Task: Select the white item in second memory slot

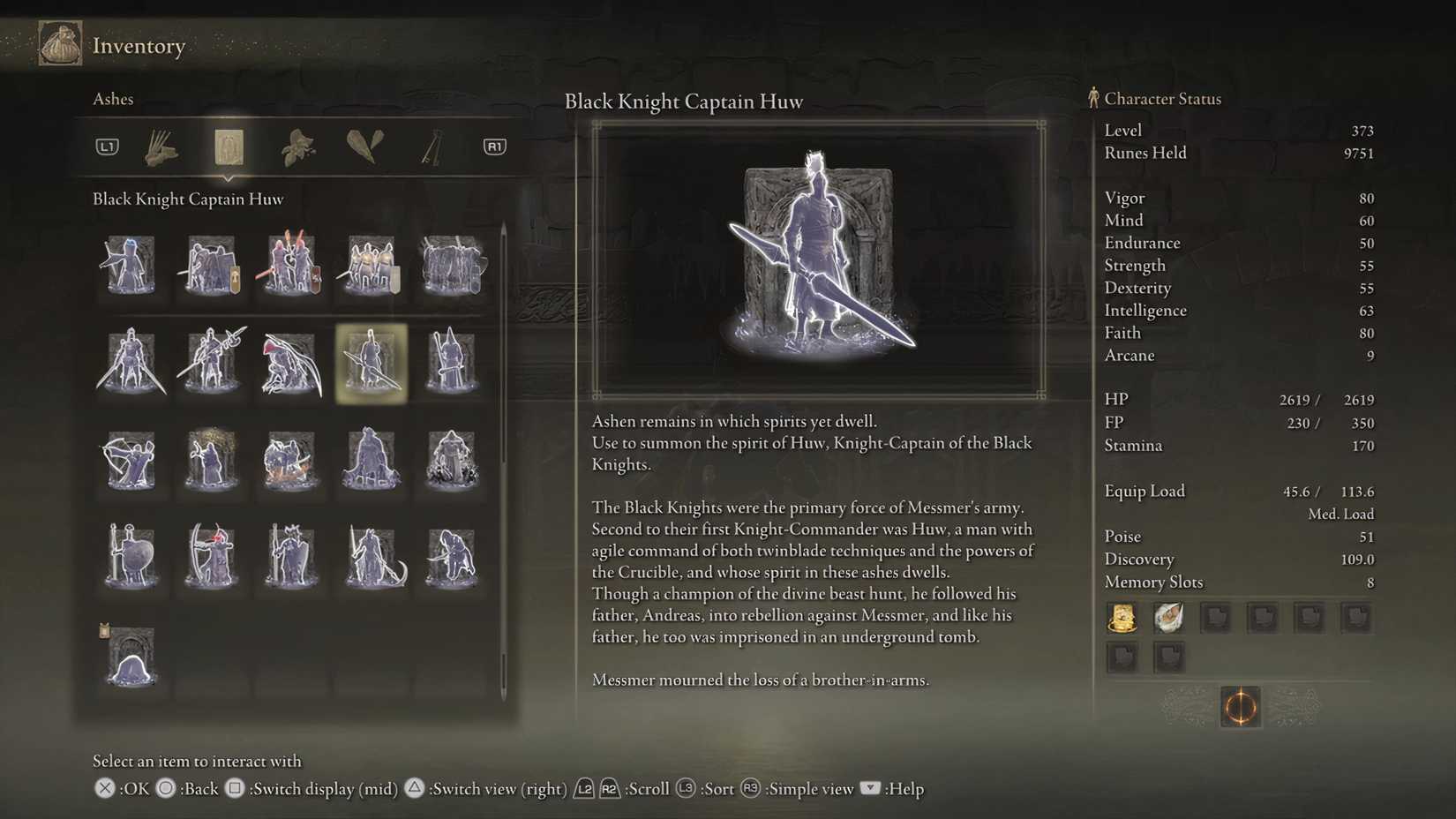Action: click(1168, 617)
